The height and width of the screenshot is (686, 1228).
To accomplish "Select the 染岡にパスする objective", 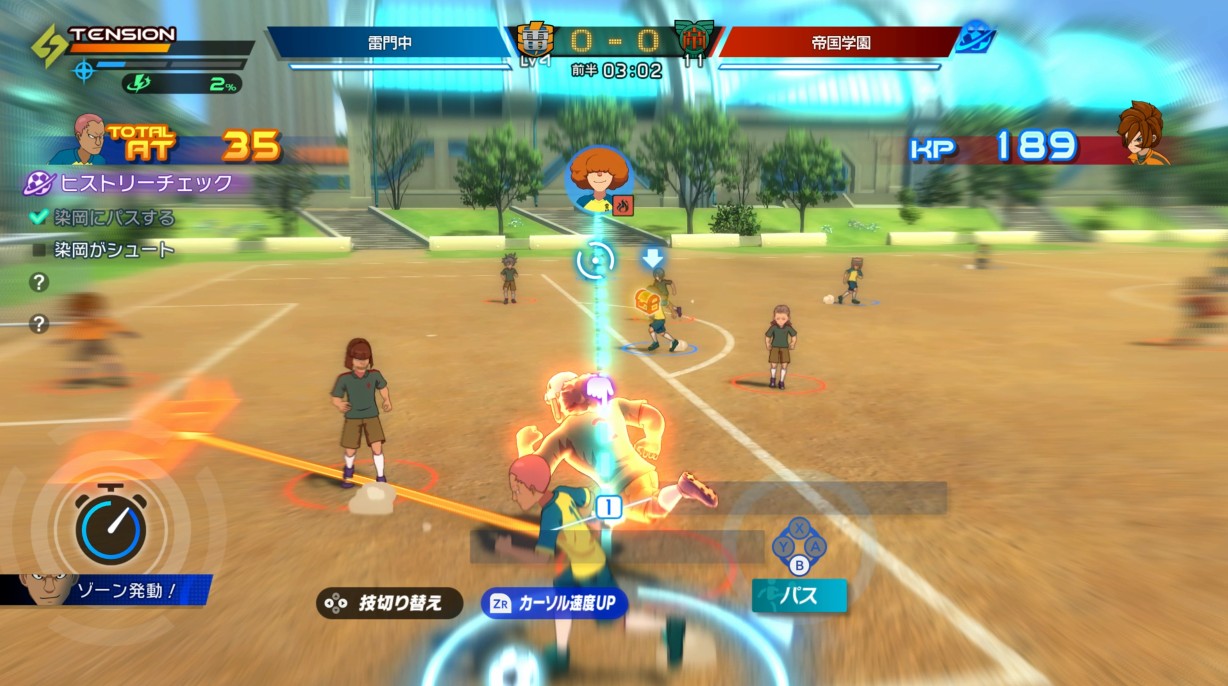I will click(103, 217).
